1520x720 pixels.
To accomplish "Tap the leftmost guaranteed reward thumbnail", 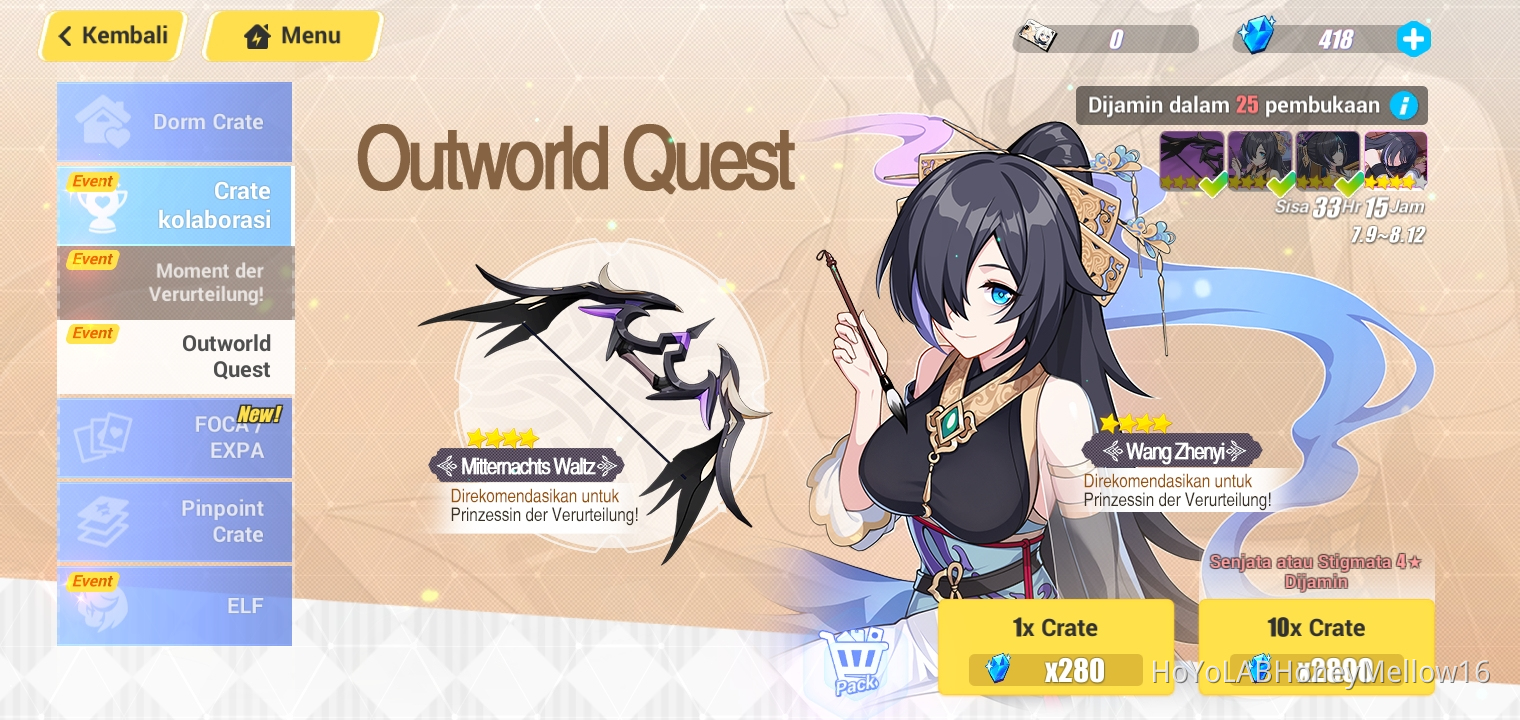I will [x=1192, y=158].
